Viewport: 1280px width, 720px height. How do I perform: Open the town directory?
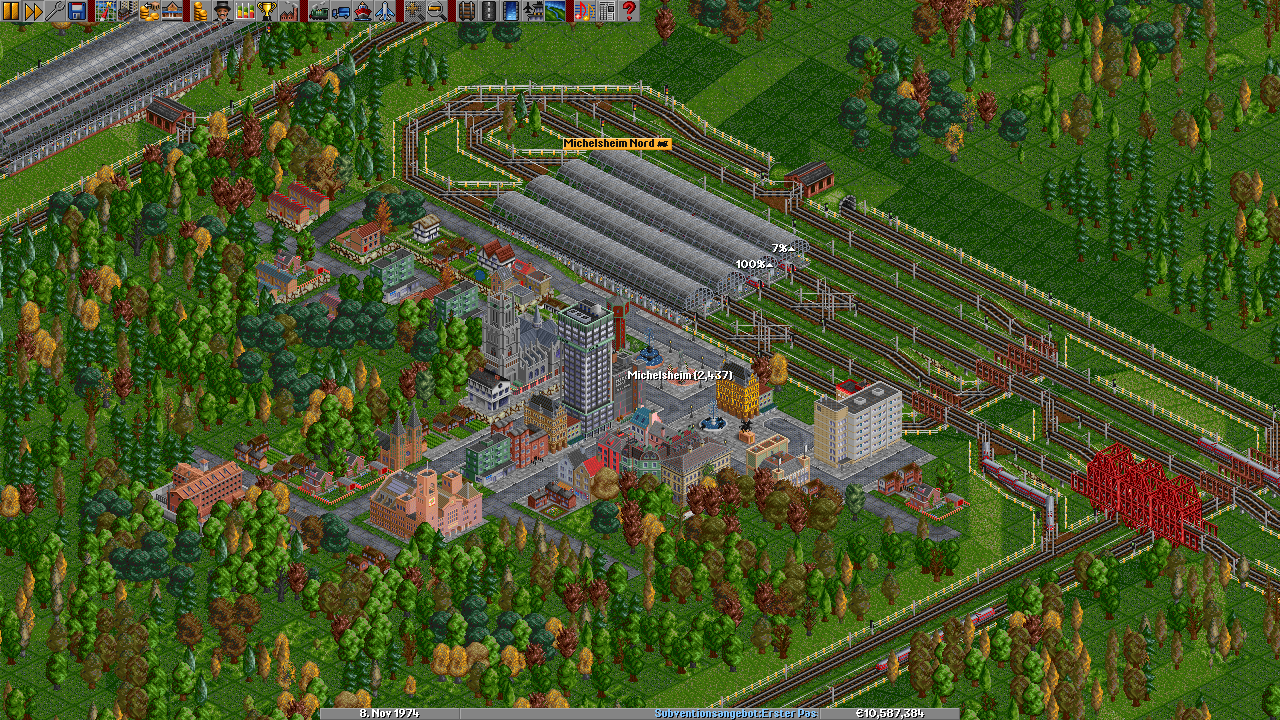[128, 11]
